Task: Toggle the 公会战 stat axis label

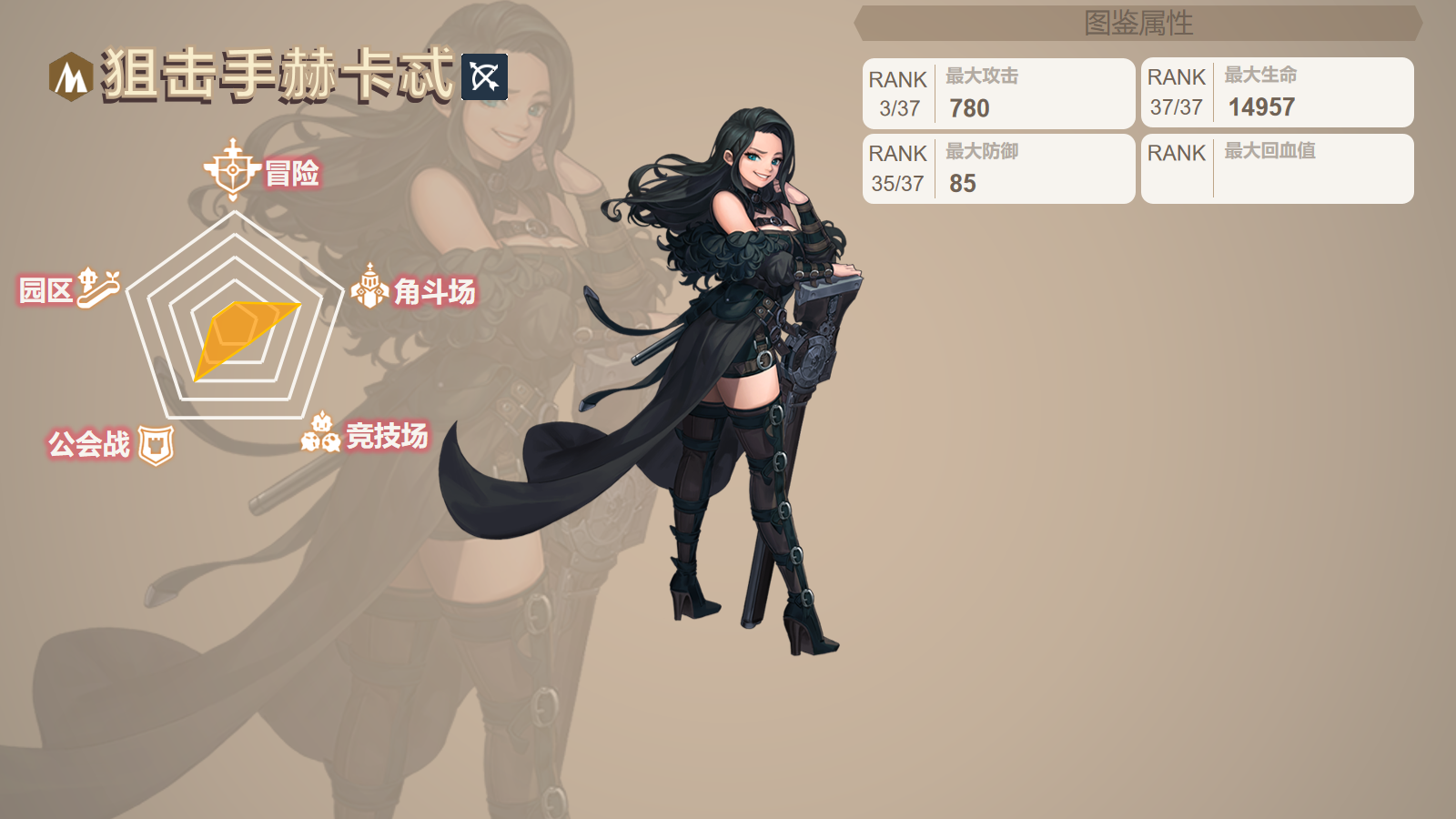Action: [91, 444]
